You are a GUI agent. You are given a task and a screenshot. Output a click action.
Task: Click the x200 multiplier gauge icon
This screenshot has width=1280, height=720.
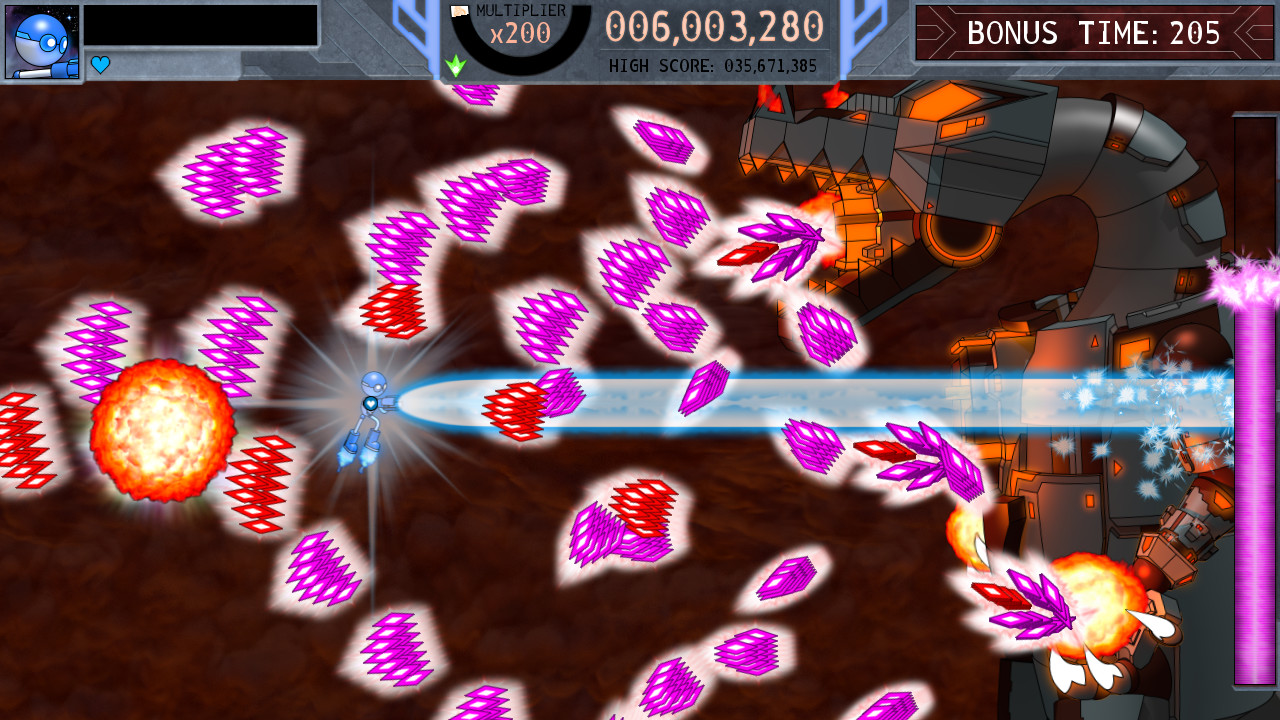click(520, 32)
